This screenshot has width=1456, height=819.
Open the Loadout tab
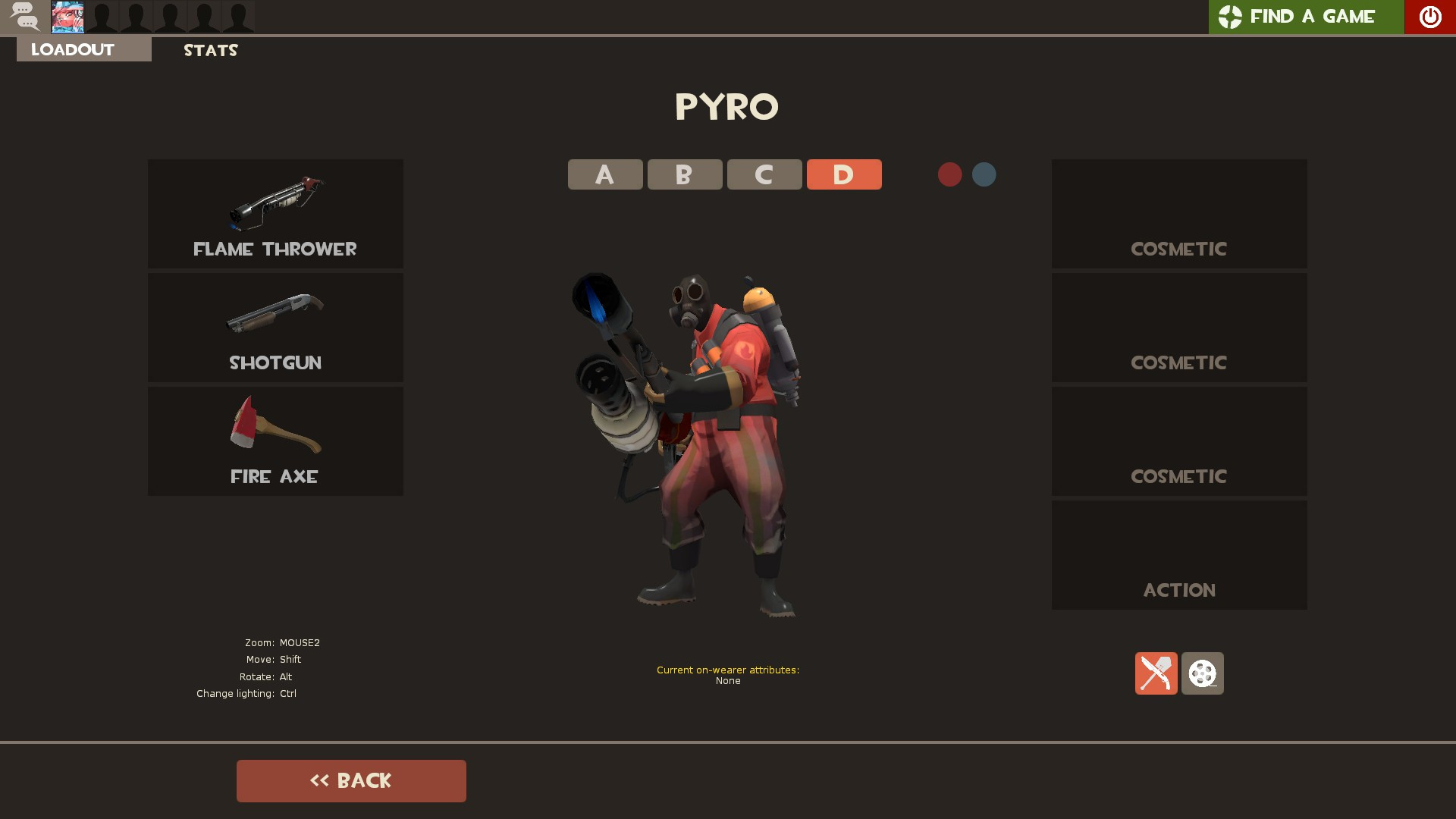pyautogui.click(x=72, y=49)
